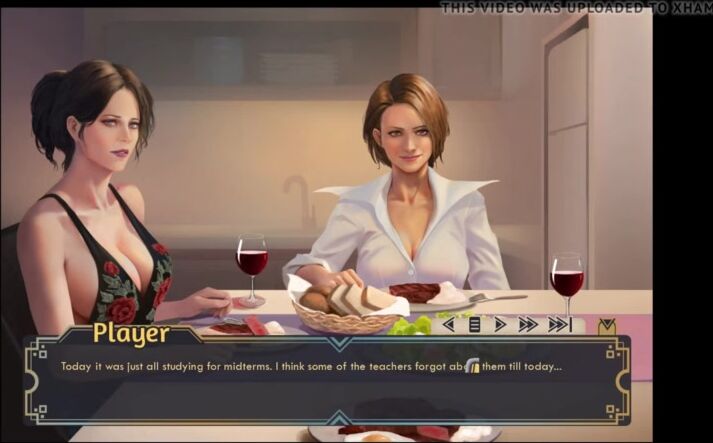Activate the double-arrow fast-forward button
Screen dimensions: 713x443
coord(528,324)
